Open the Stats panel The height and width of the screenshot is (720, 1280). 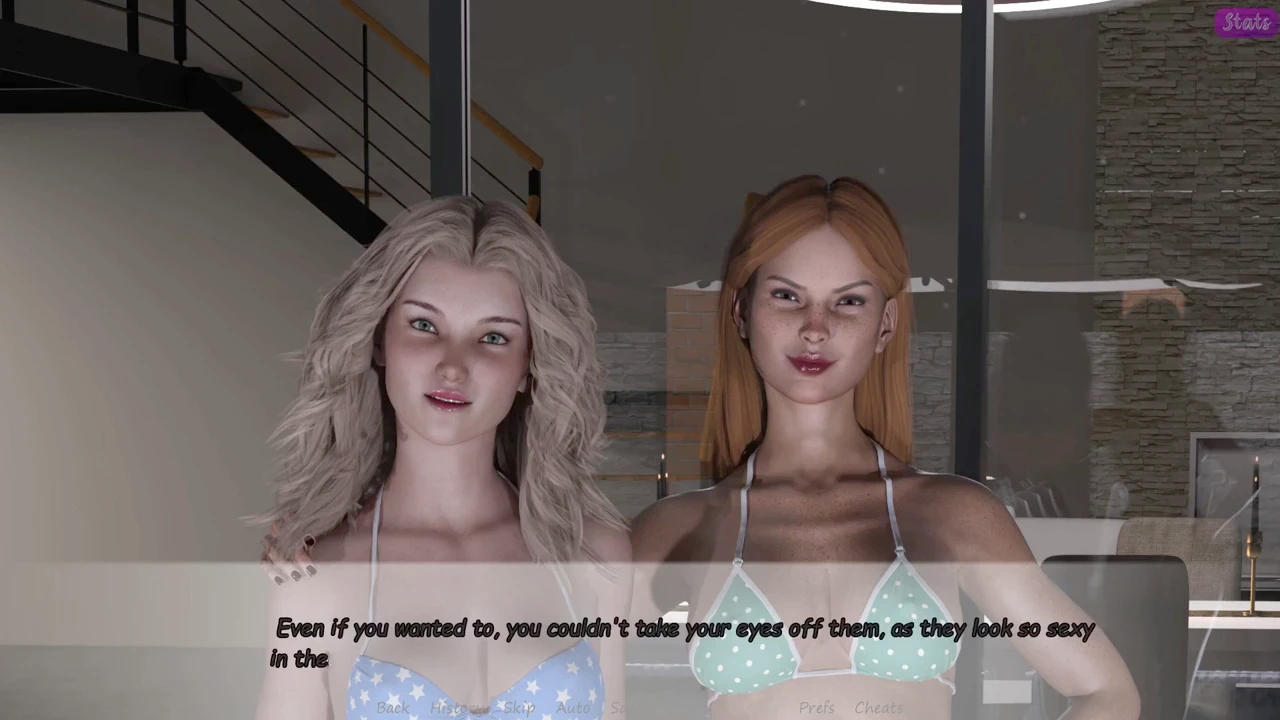click(x=1246, y=22)
